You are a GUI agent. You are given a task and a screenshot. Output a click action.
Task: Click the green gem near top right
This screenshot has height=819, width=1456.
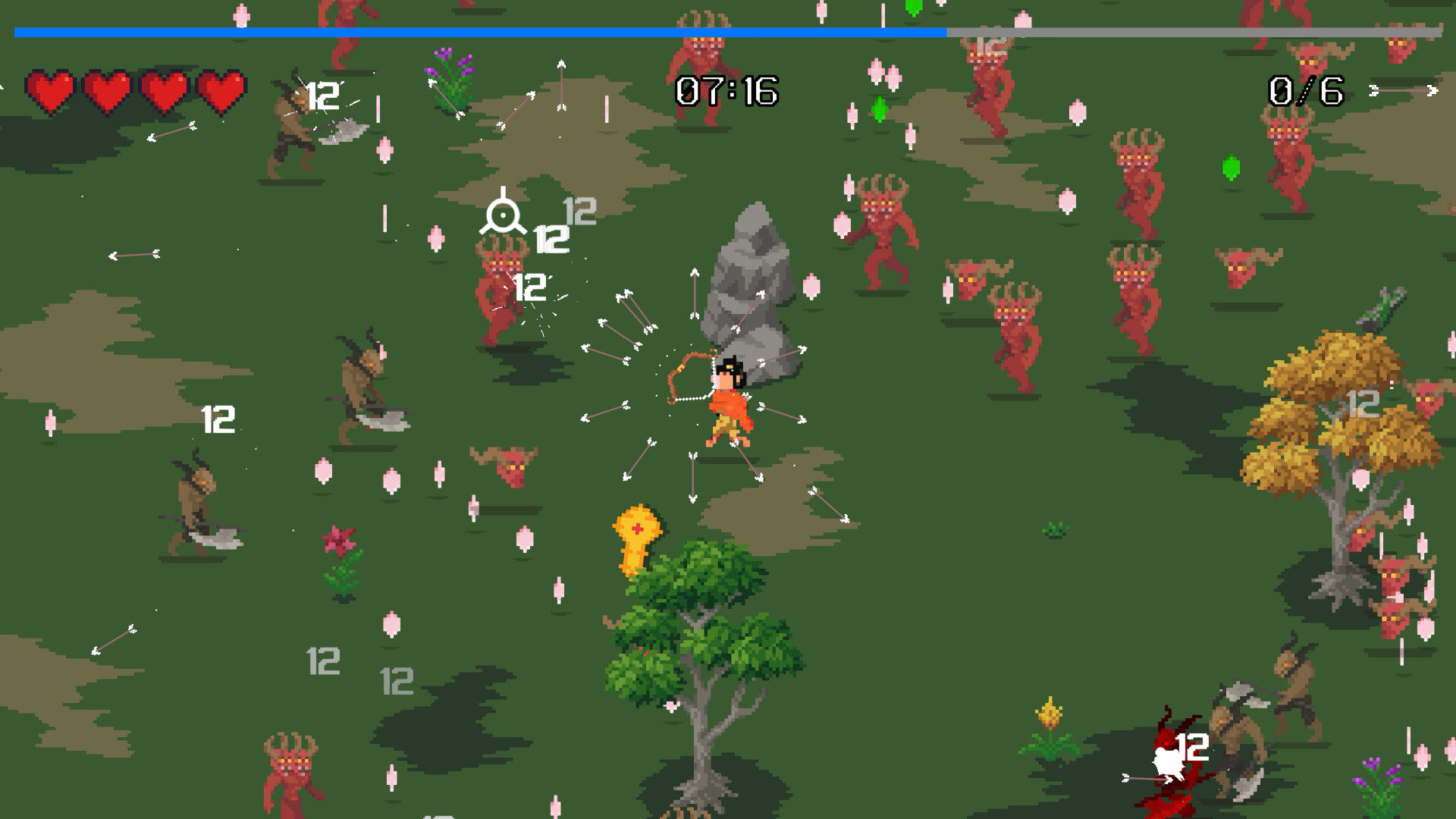(1232, 167)
